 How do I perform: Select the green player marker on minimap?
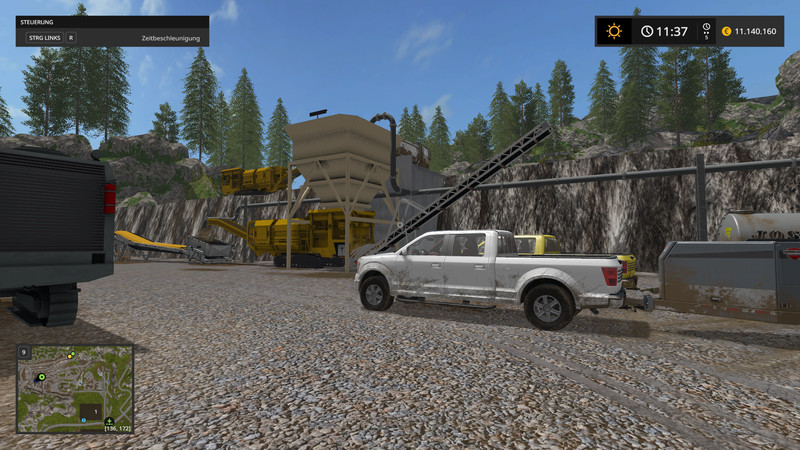click(x=42, y=378)
